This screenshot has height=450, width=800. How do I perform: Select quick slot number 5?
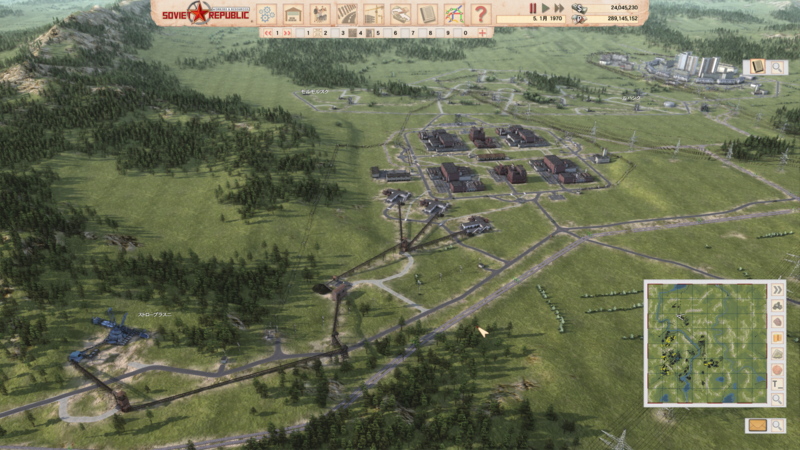pyautogui.click(x=377, y=33)
